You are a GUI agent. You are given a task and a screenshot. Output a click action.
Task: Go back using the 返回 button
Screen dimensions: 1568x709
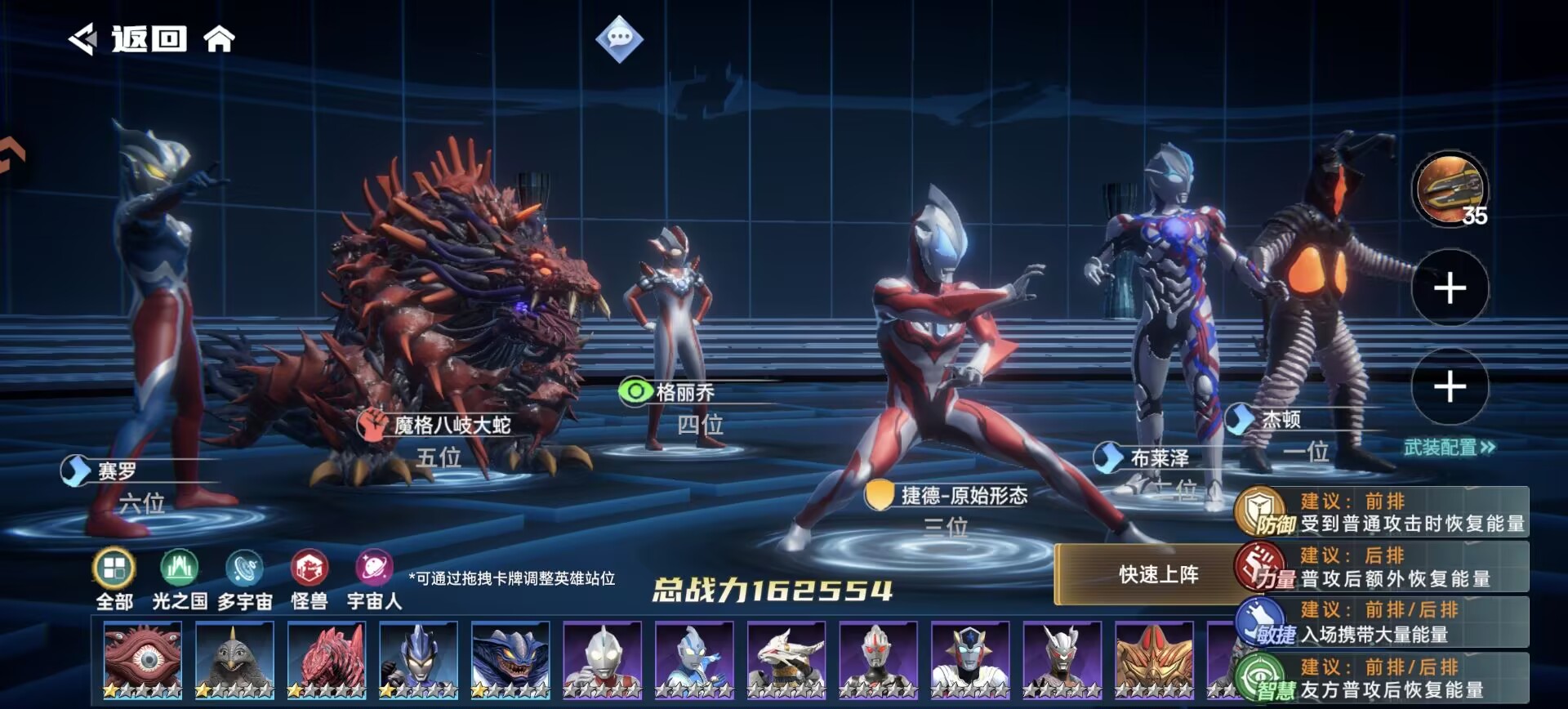[x=129, y=38]
